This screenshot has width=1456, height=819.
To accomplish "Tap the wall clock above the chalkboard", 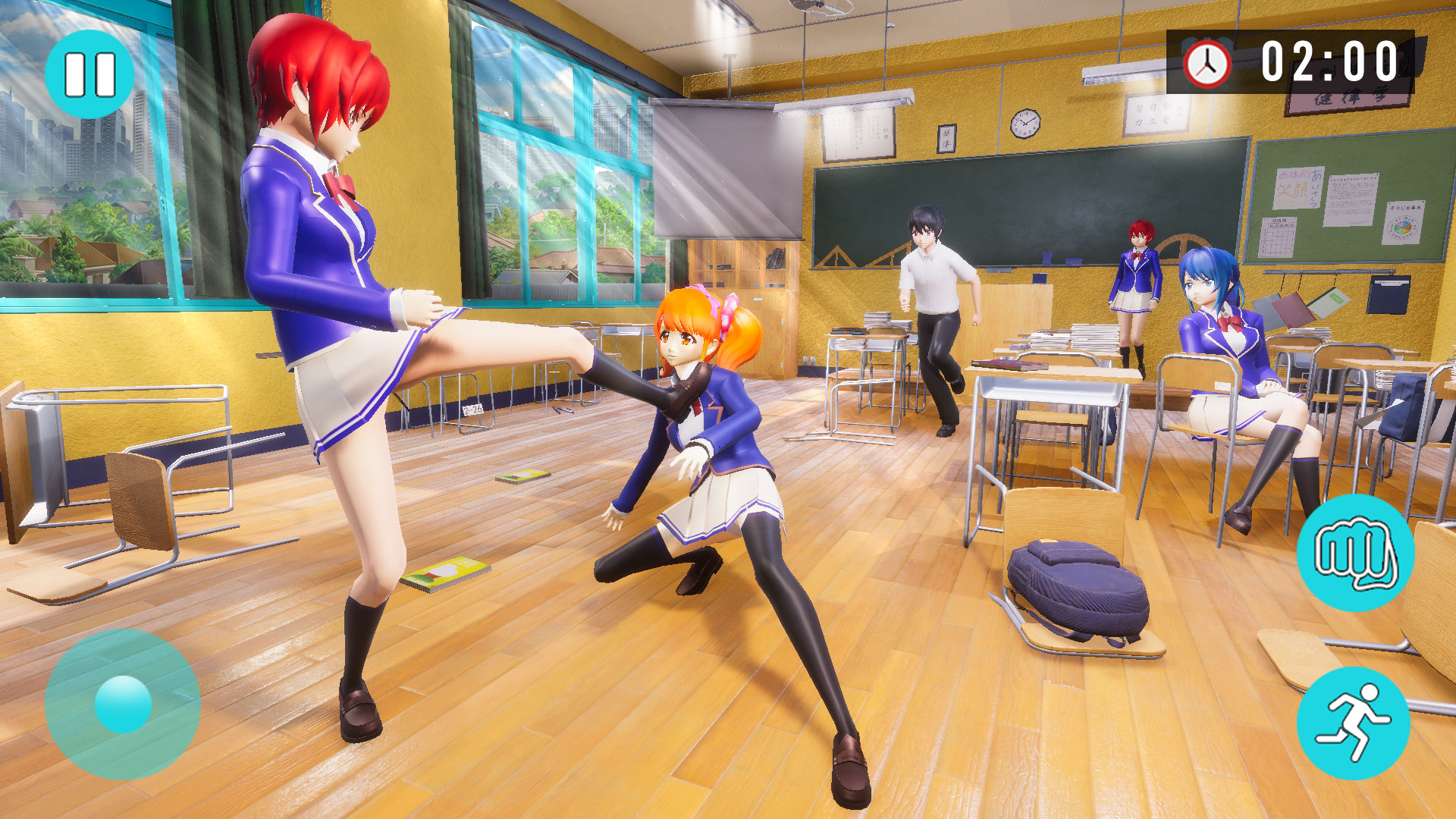I will pyautogui.click(x=1025, y=124).
